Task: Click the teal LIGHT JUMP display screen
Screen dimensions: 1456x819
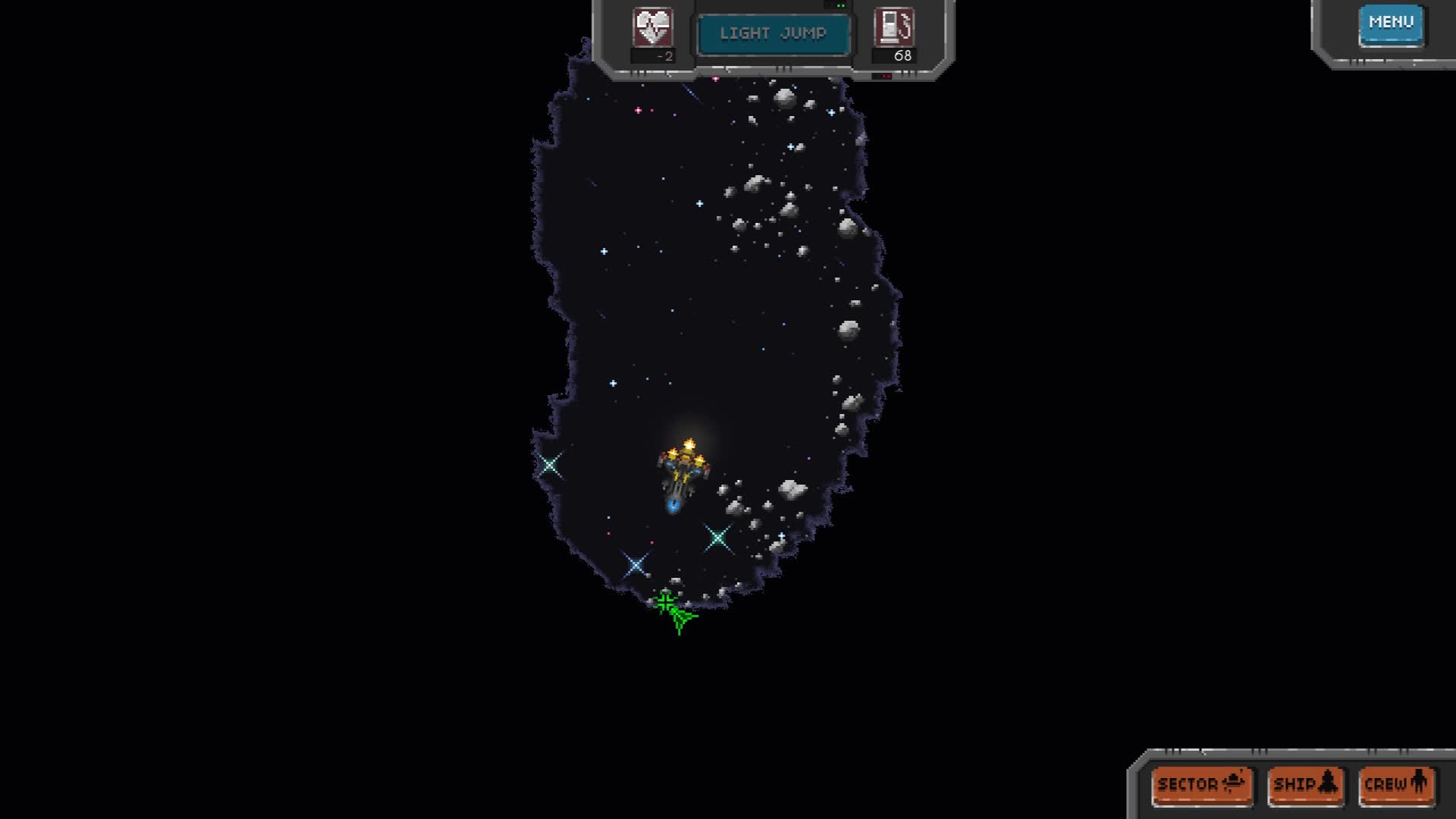Action: point(775,33)
